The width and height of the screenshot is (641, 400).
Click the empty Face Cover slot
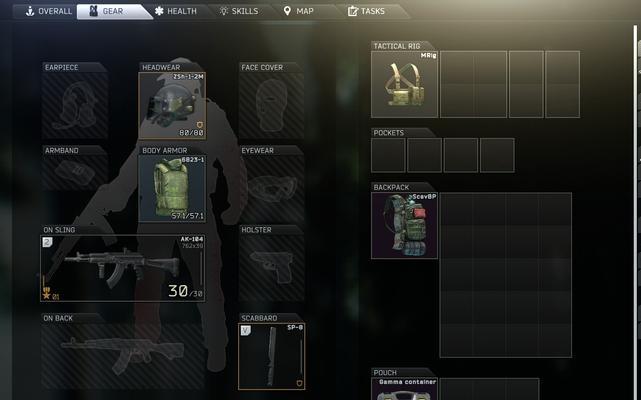(271, 105)
